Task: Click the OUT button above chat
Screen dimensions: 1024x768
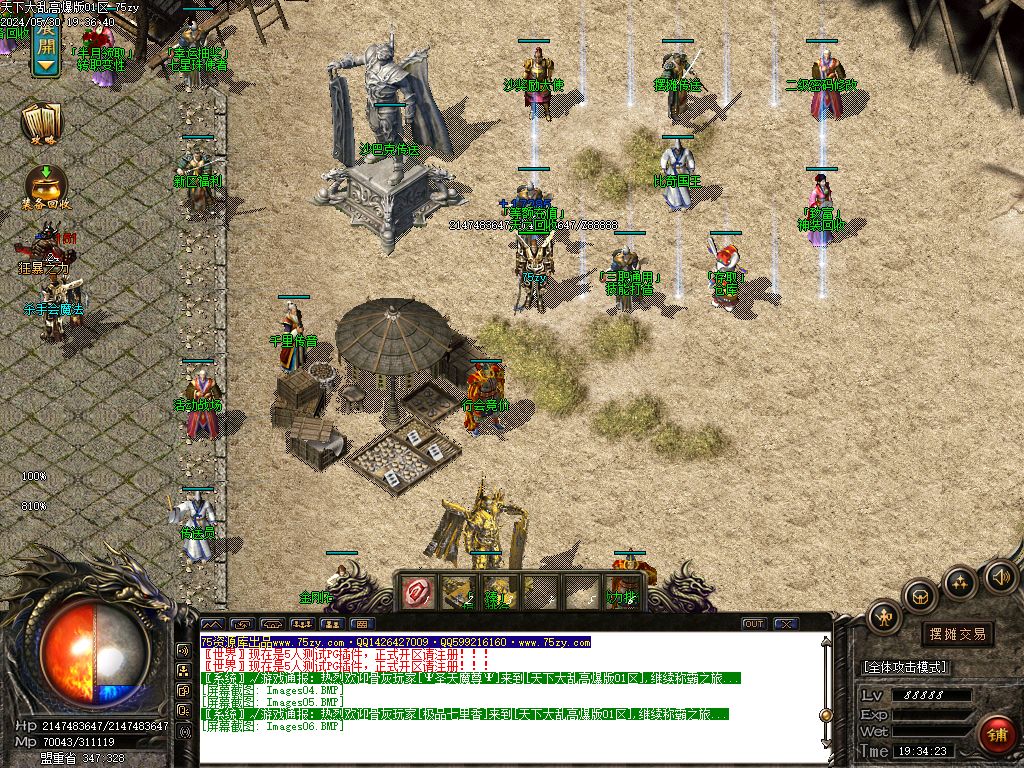Action: click(753, 624)
